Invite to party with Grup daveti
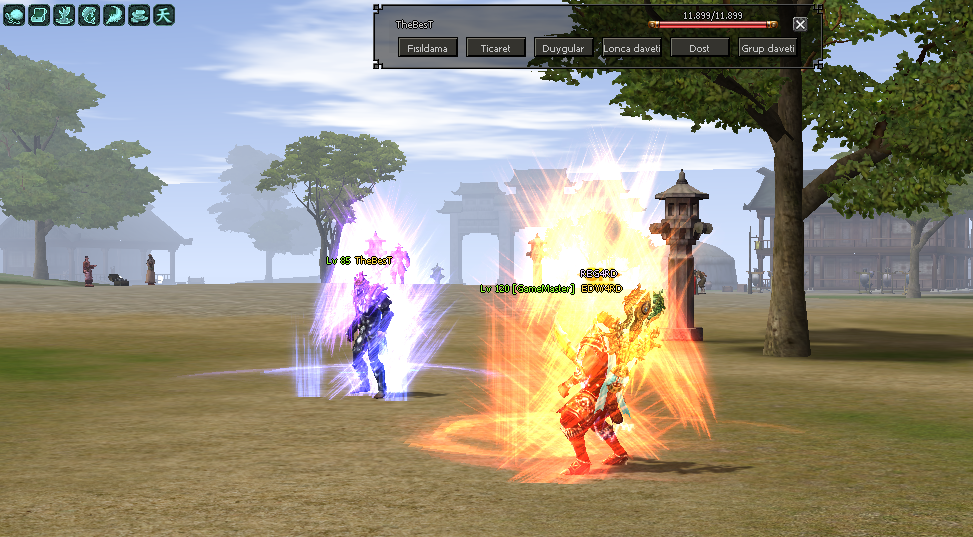 pos(768,47)
